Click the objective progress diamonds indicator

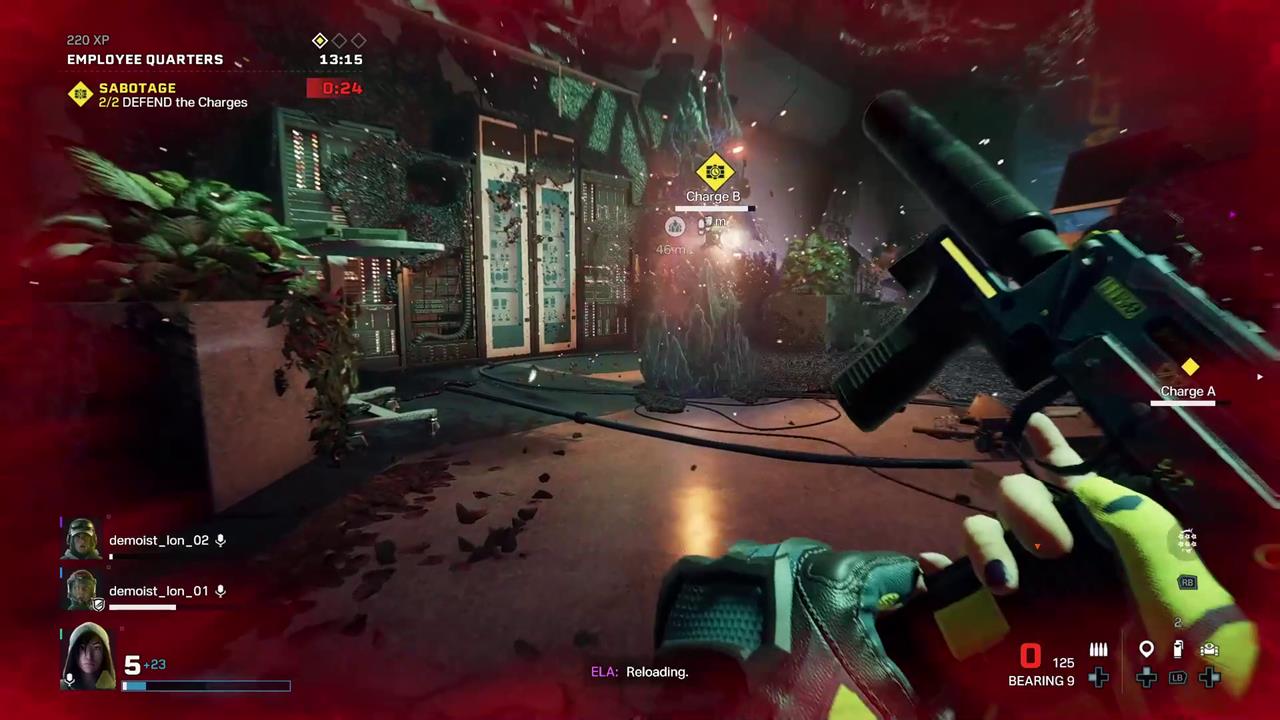339,40
